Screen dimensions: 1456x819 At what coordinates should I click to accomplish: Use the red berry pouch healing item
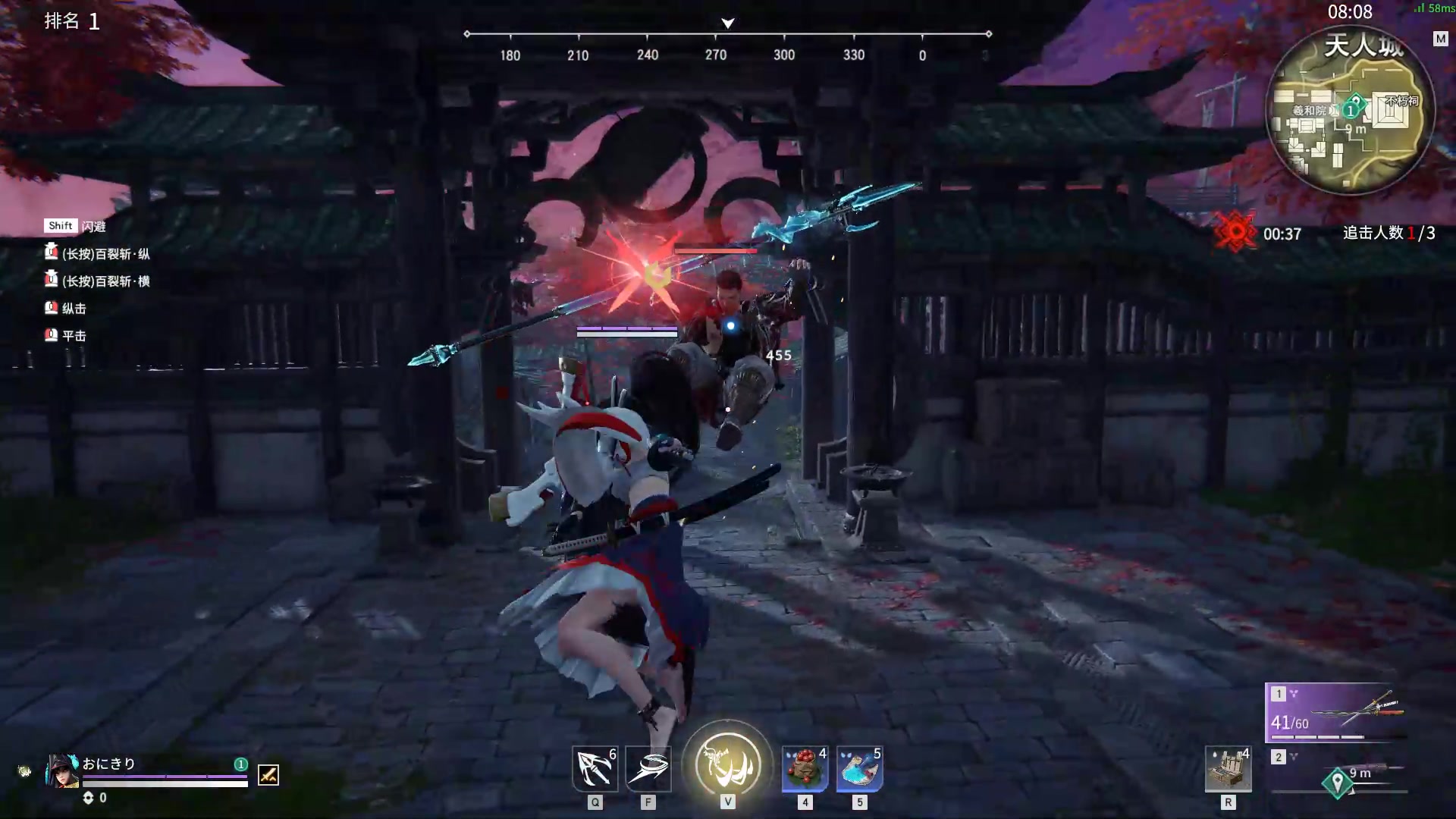tap(805, 769)
